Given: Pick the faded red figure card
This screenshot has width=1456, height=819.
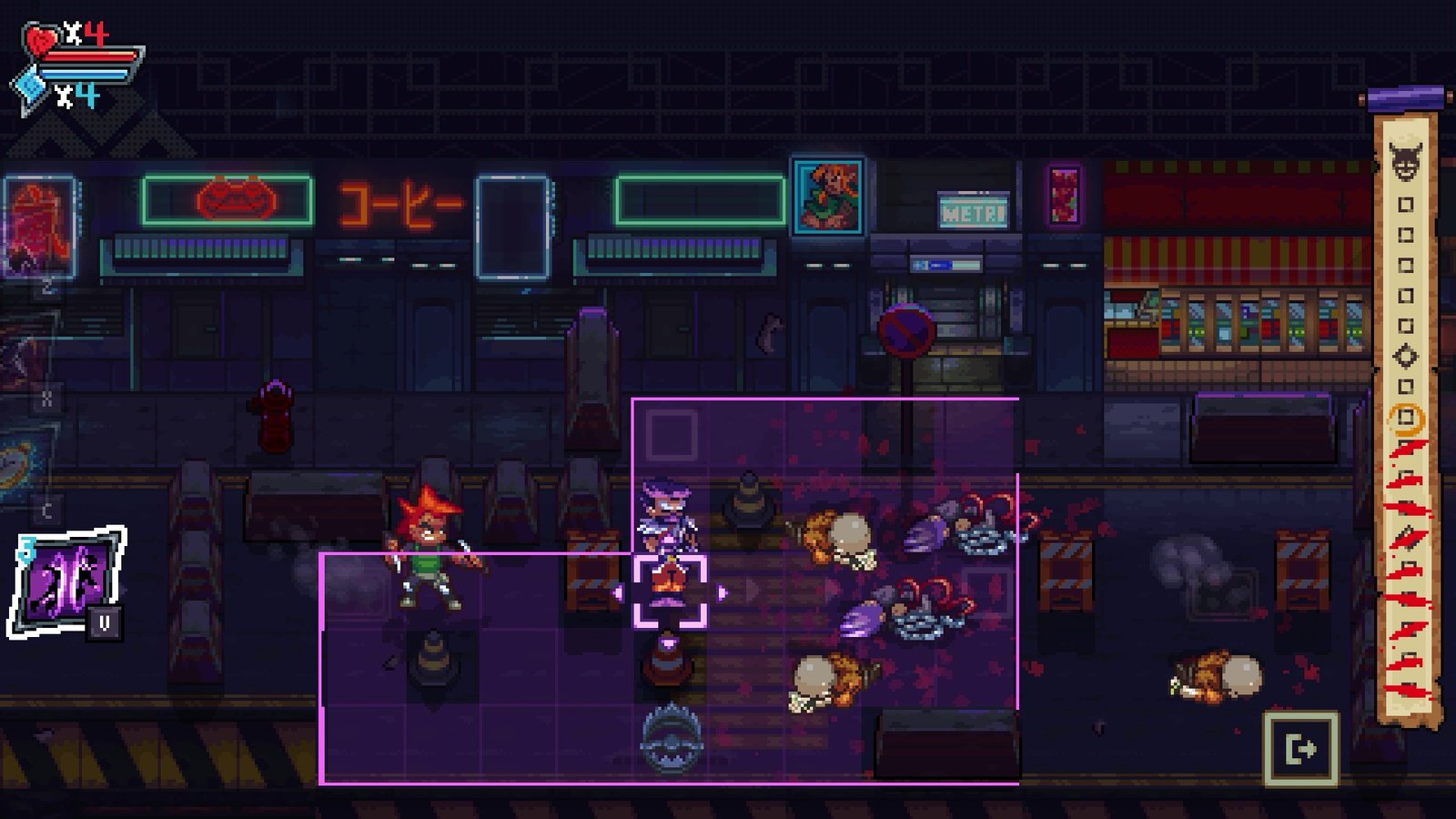Looking at the screenshot, I should [x=38, y=226].
